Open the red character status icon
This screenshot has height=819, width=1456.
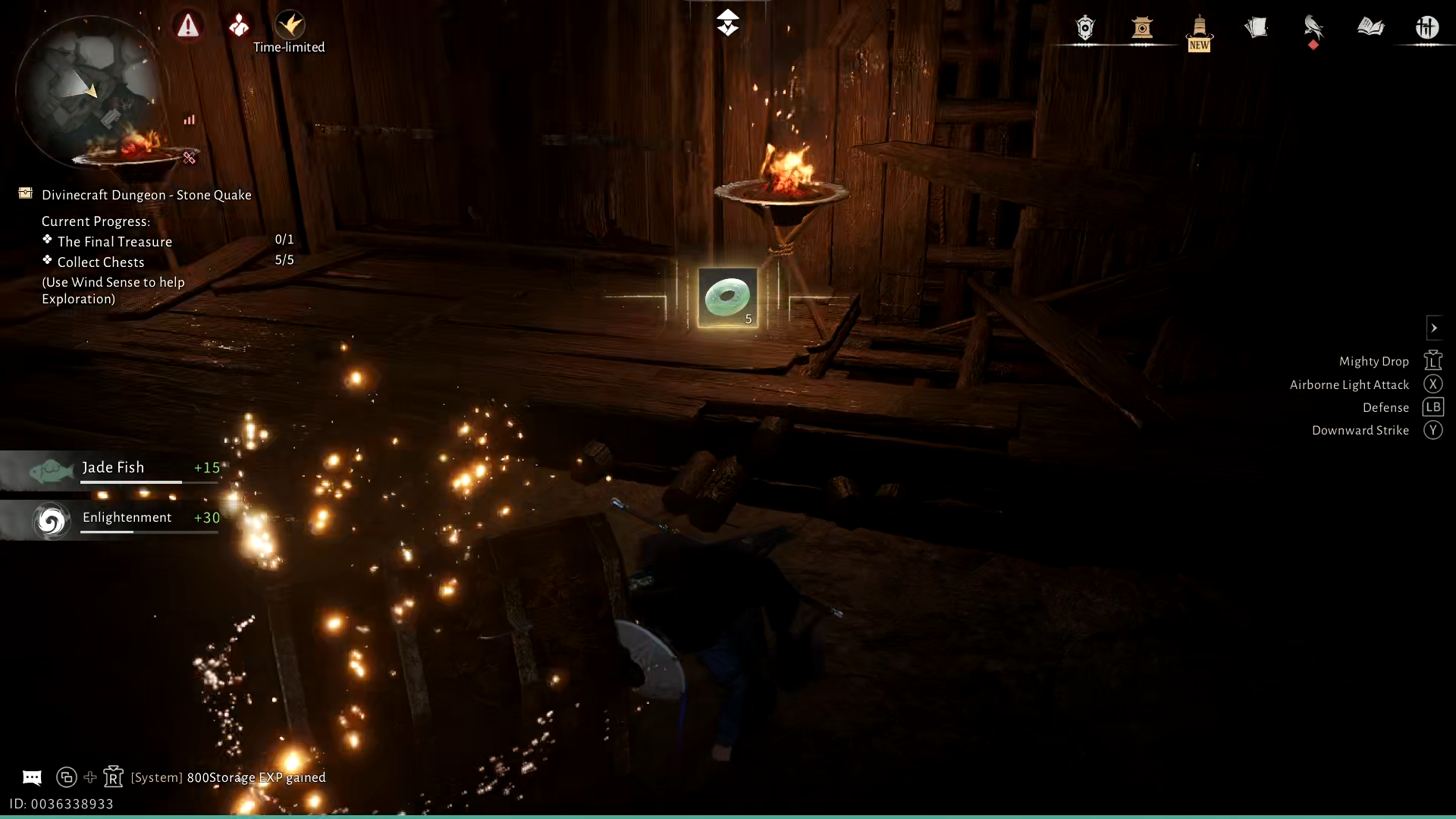(x=239, y=26)
